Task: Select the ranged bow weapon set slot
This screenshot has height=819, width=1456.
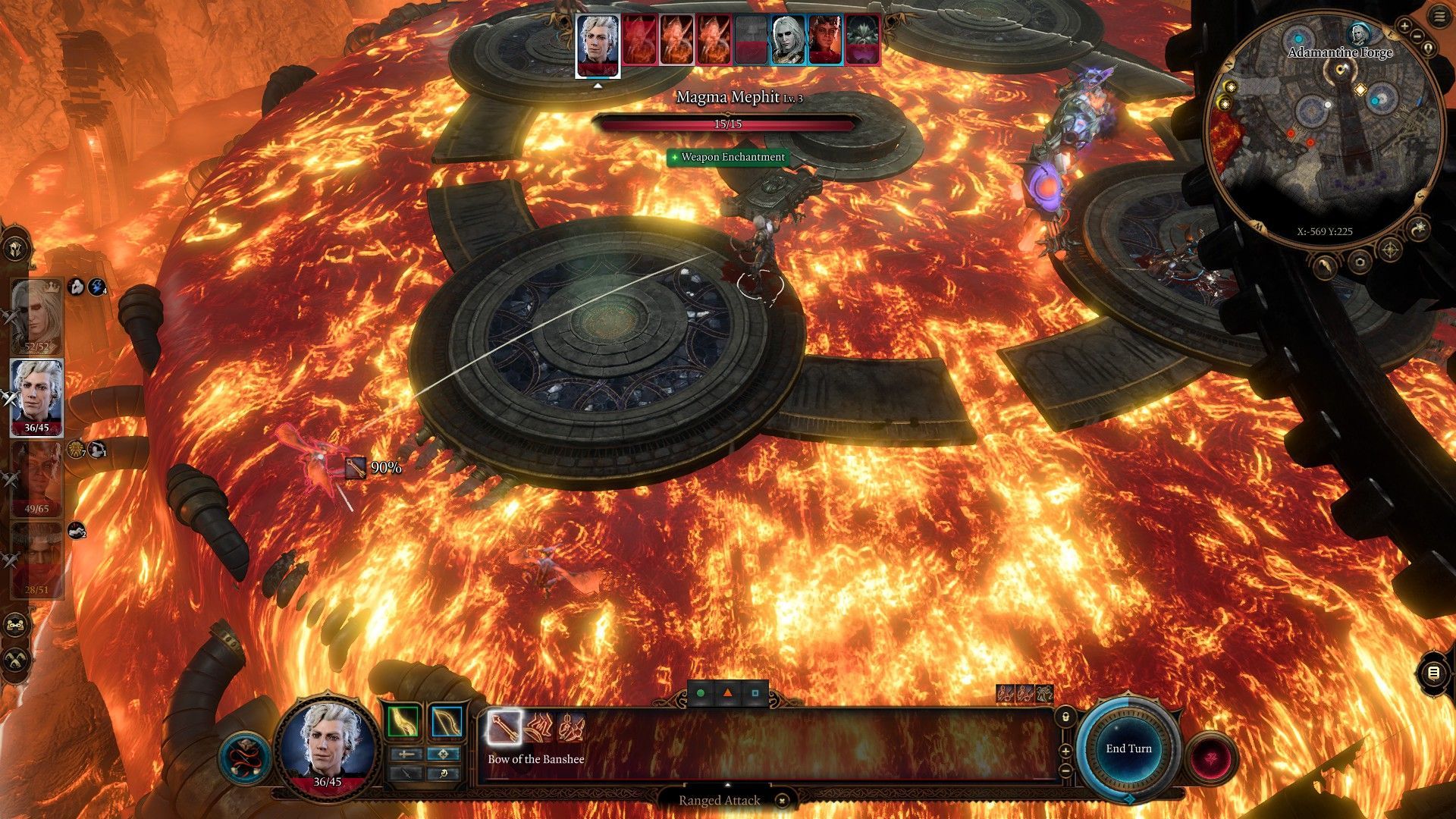Action: tap(447, 722)
